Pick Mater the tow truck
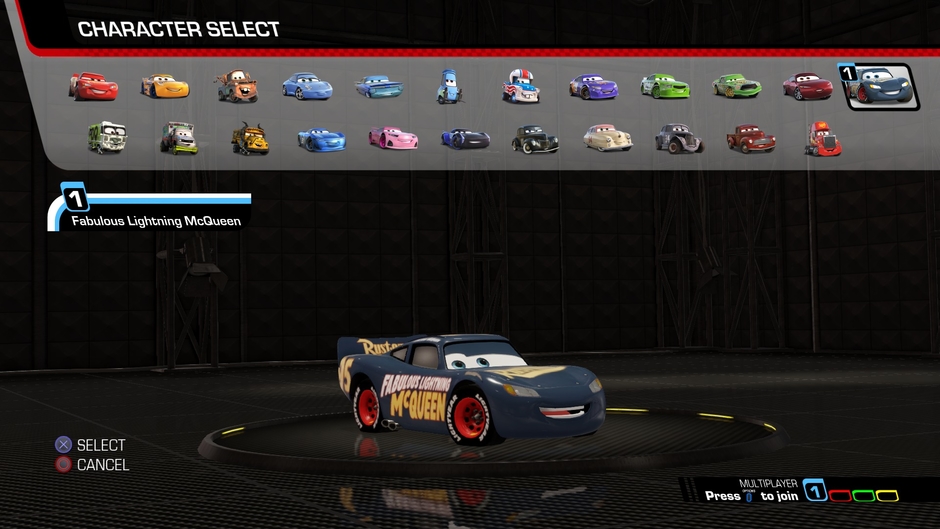The width and height of the screenshot is (940, 529). pyautogui.click(x=237, y=87)
